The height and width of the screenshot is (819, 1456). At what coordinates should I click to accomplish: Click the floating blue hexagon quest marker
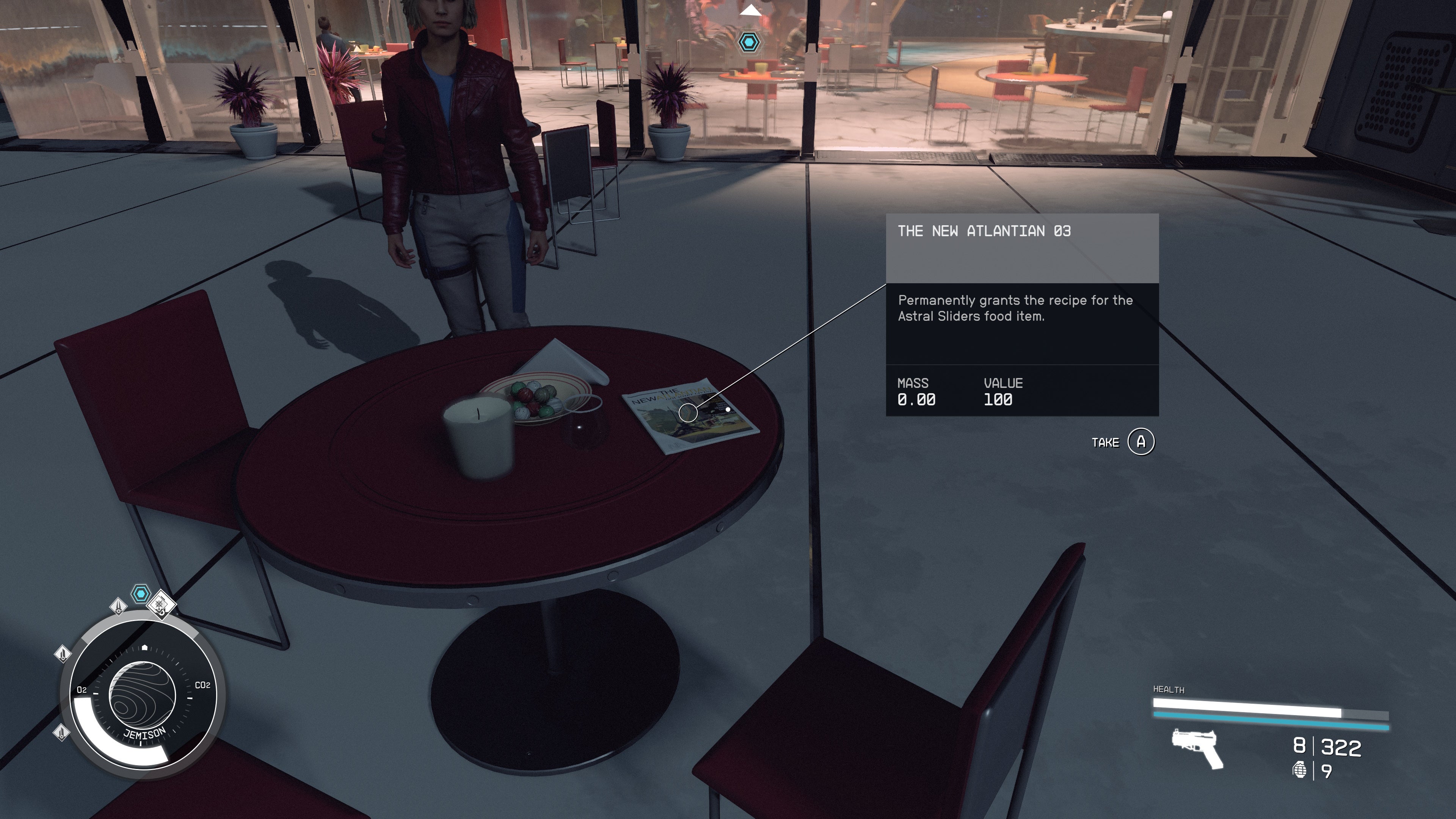pyautogui.click(x=750, y=42)
